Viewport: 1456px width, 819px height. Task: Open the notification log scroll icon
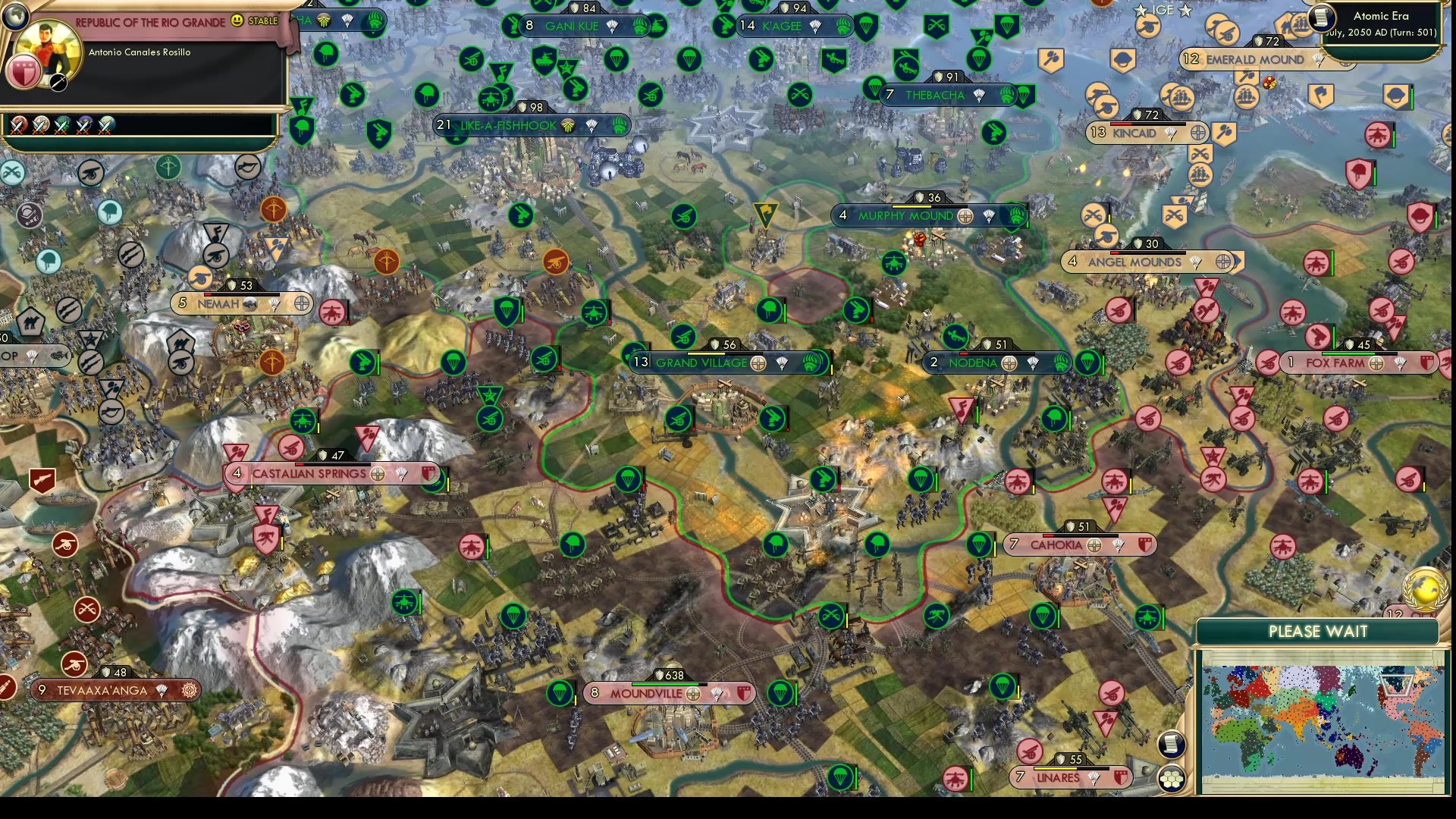click(1172, 745)
